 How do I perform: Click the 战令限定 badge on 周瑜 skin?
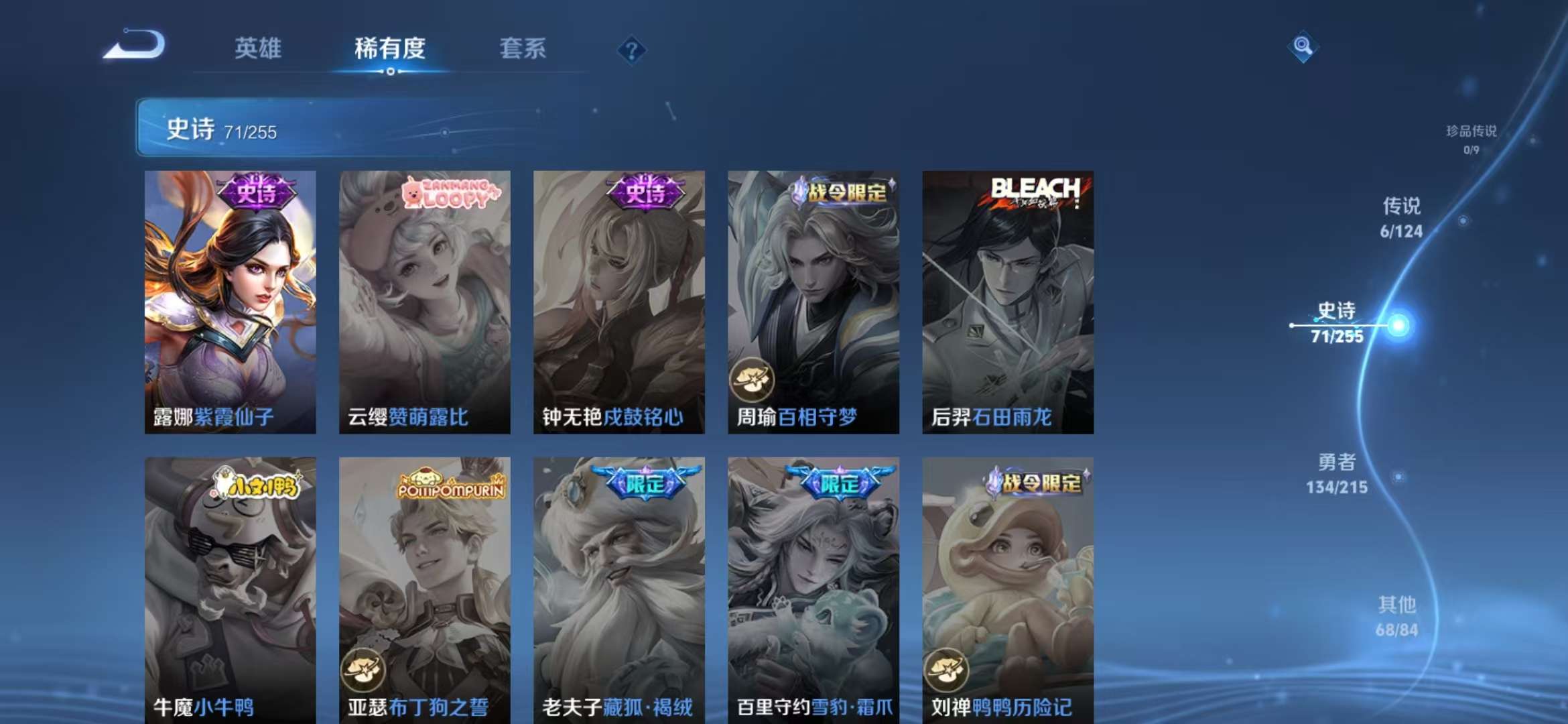[839, 192]
